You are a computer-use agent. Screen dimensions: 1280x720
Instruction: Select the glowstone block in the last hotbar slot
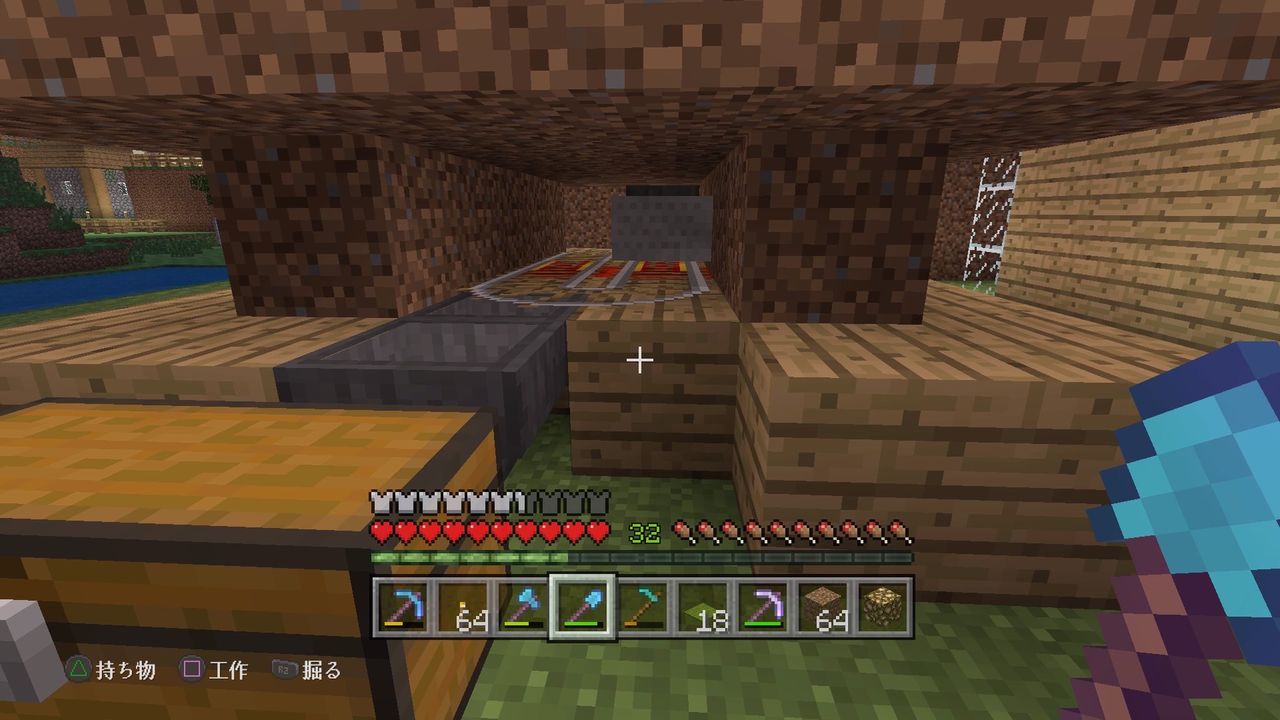point(882,605)
